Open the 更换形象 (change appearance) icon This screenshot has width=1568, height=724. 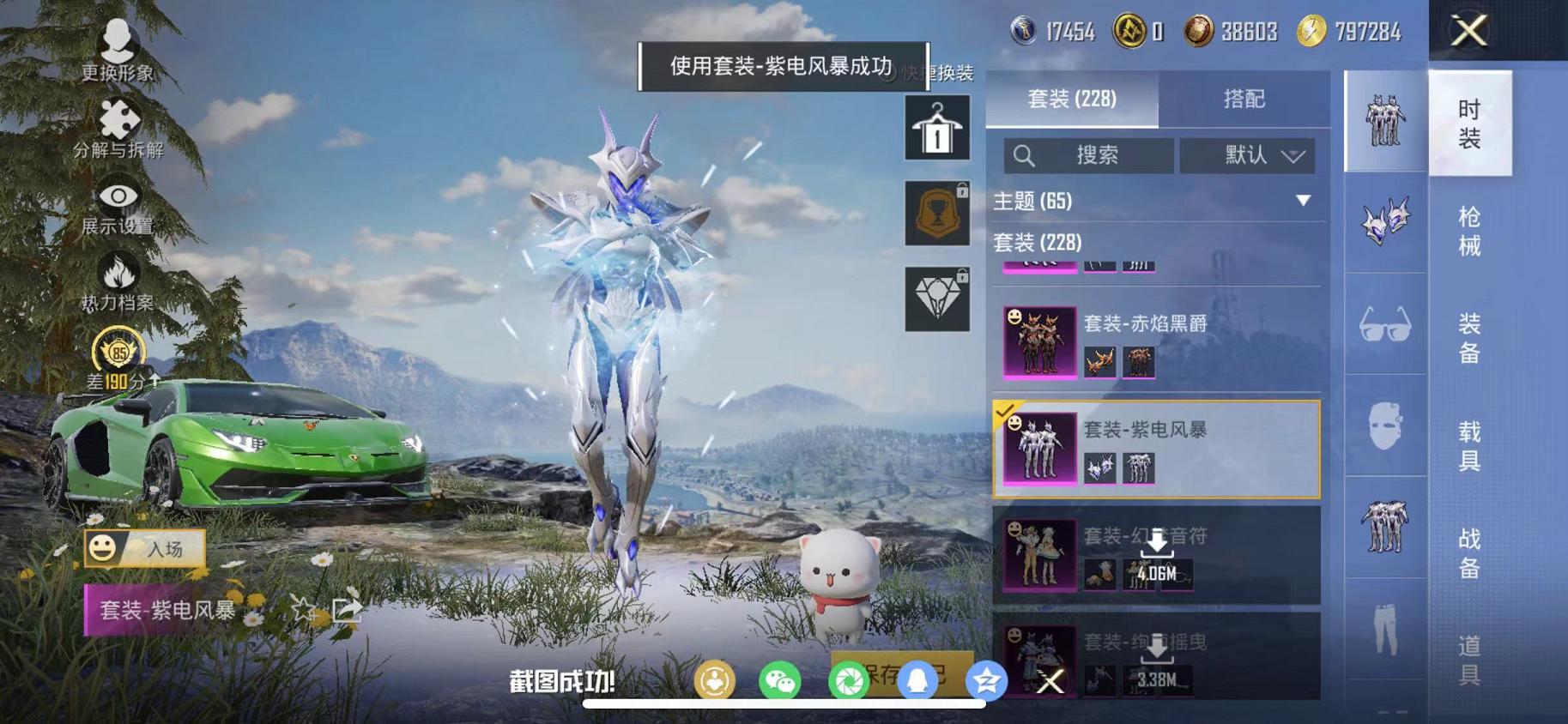point(116,40)
